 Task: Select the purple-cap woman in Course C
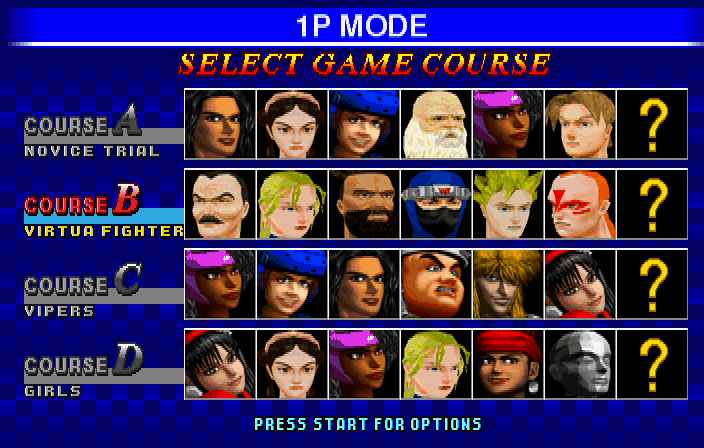coord(220,284)
